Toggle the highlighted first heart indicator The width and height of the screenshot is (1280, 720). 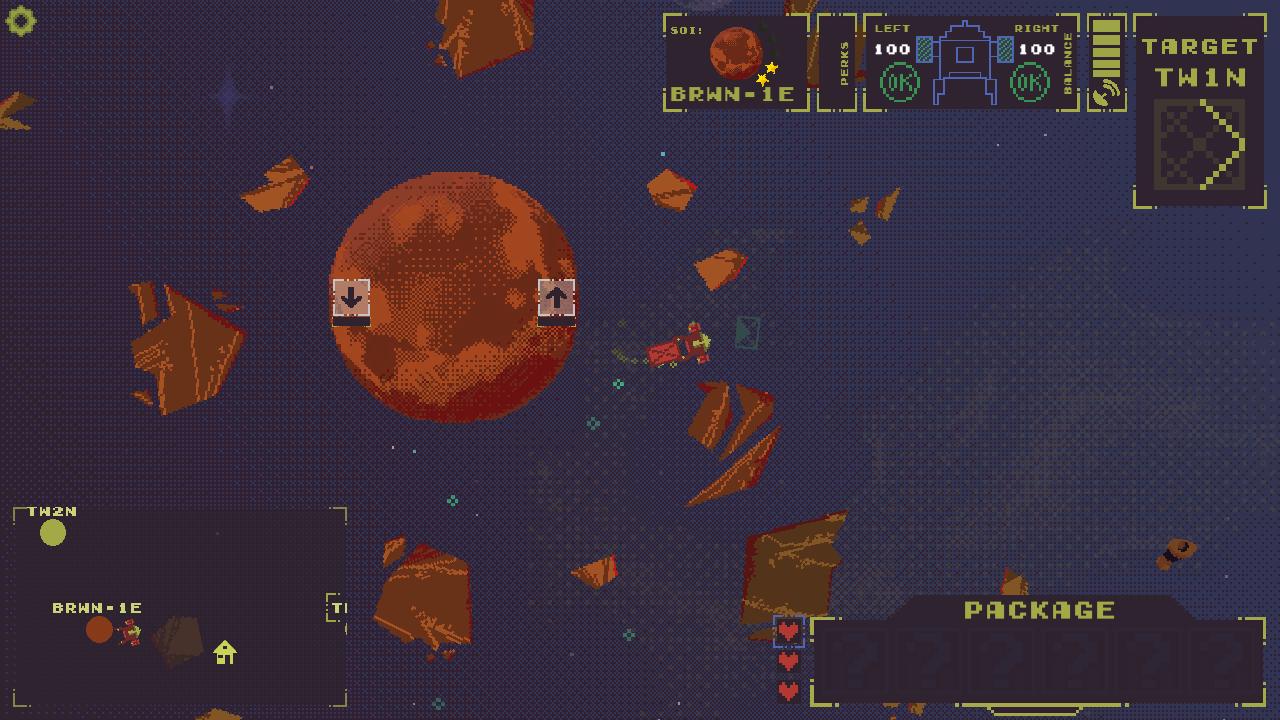pyautogui.click(x=789, y=631)
